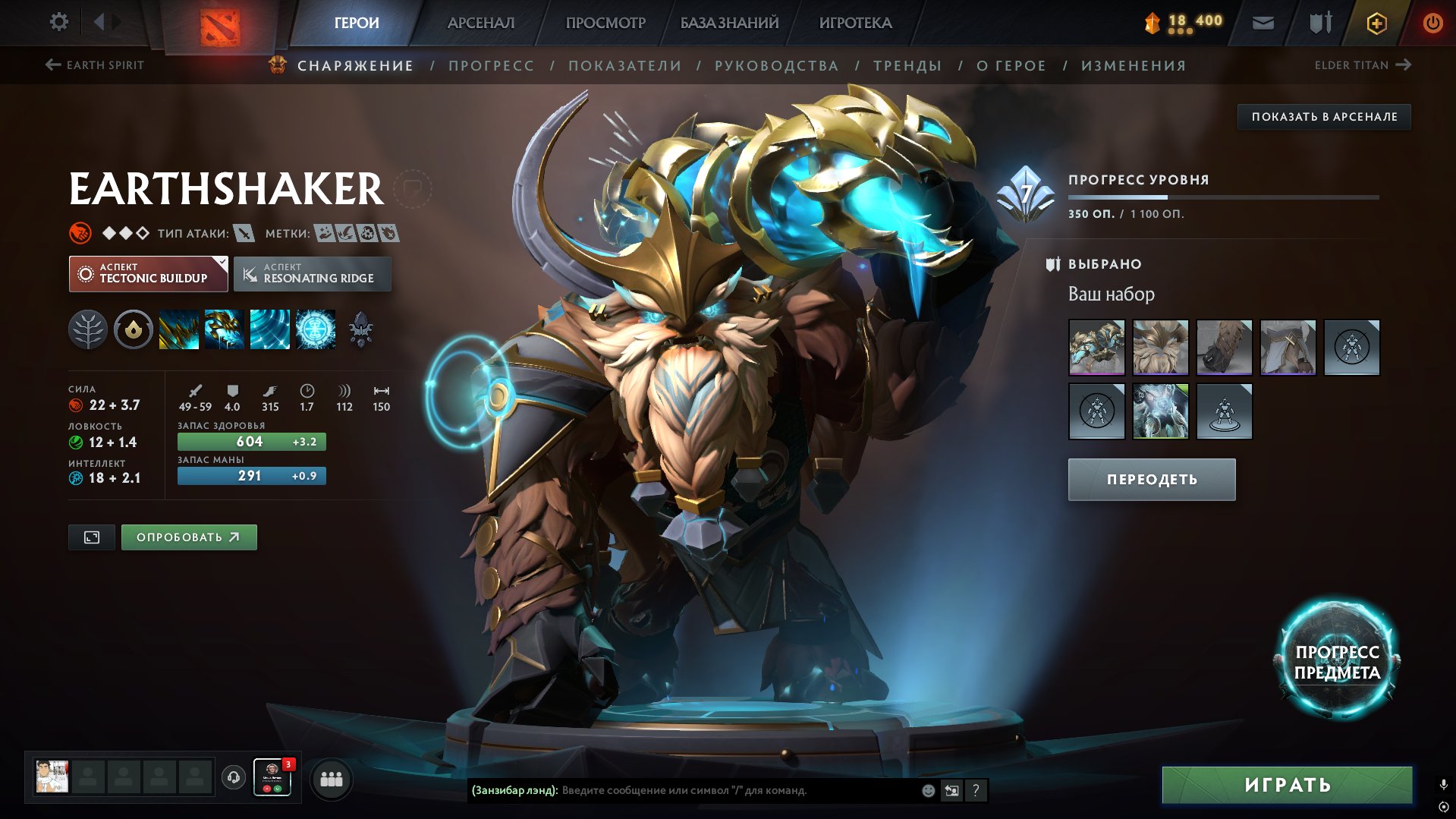Screen dimensions: 1456x819
Task: Open the РУКОВОДСТВА guides subtab
Action: (776, 66)
